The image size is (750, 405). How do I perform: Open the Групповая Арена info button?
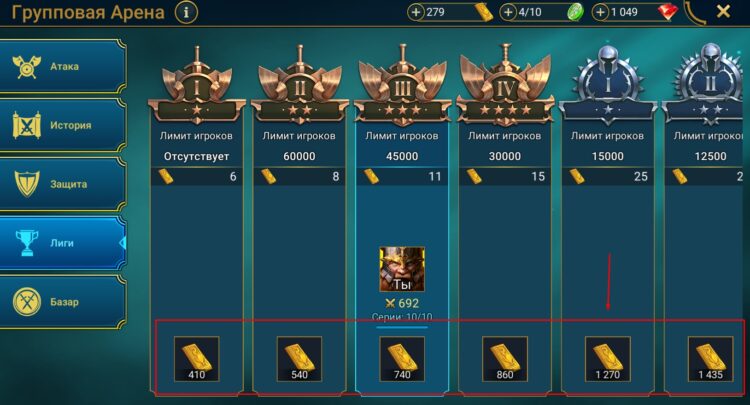187,12
